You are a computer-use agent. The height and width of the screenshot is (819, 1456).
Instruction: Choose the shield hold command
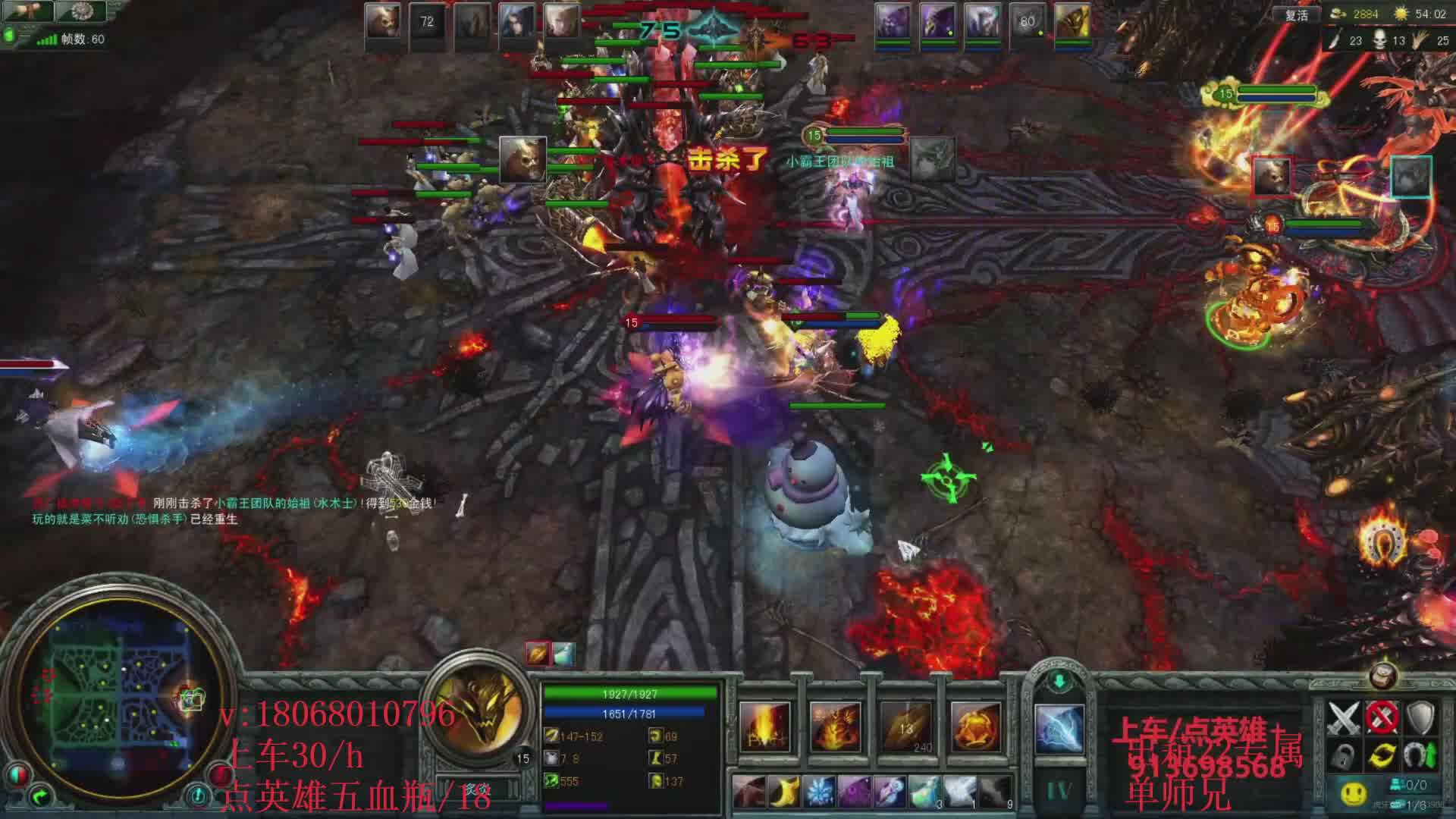(1420, 717)
